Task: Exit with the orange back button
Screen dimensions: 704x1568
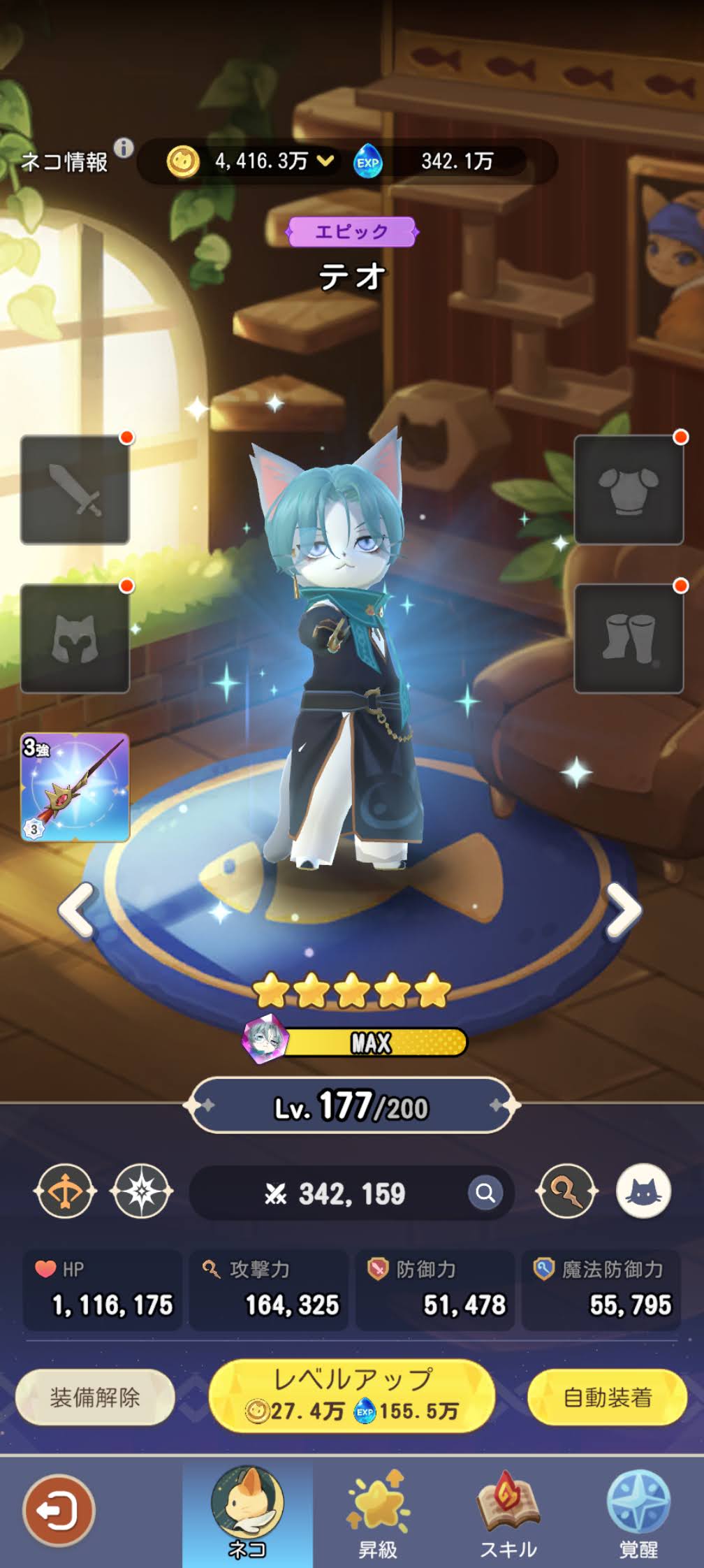Action: pyautogui.click(x=59, y=1511)
